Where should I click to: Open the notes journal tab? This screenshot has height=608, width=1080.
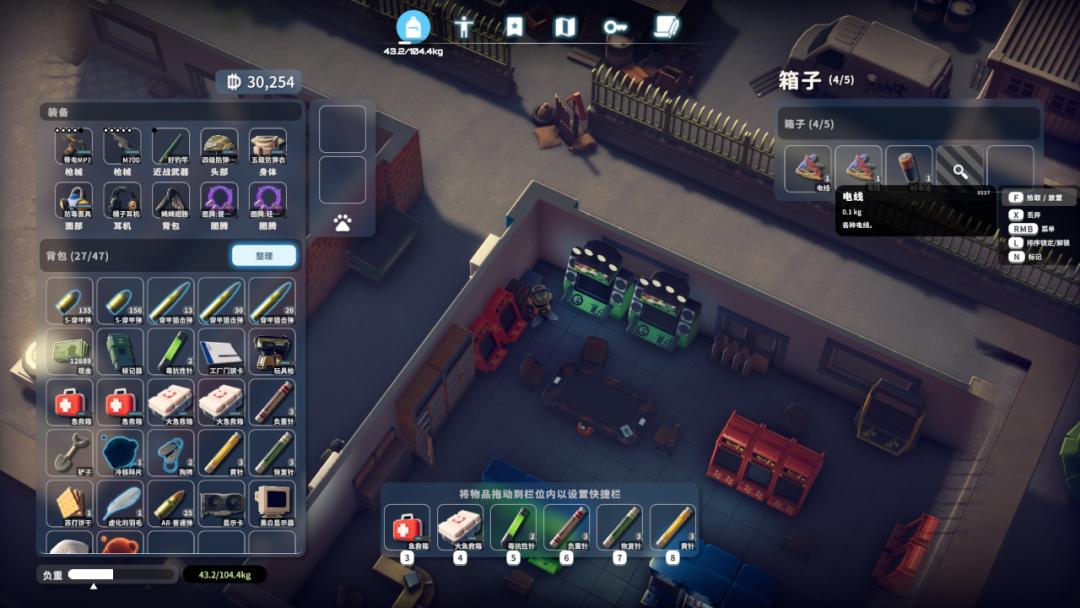[666, 27]
